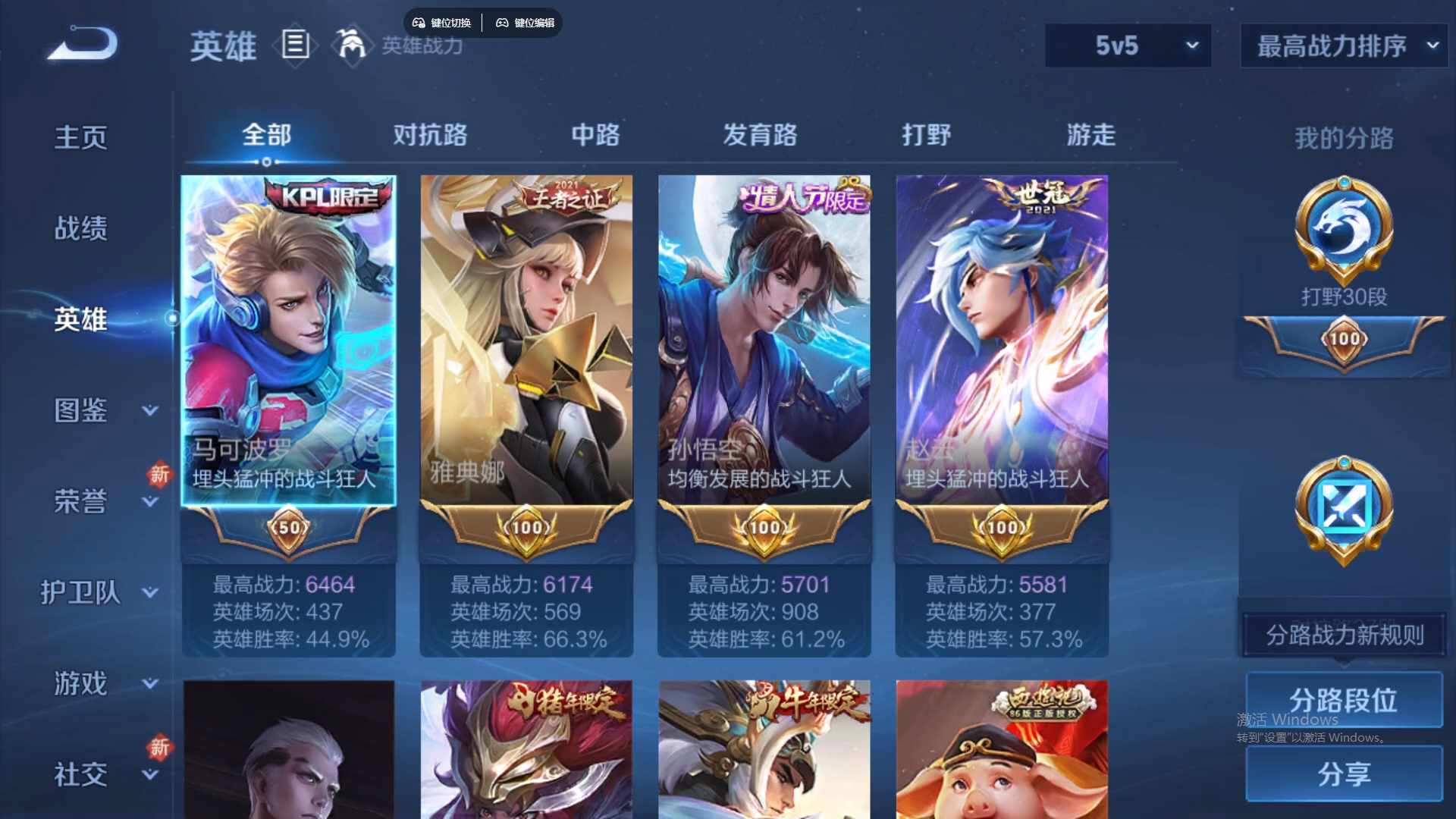This screenshot has width=1456, height=819.
Task: Open the 最高战力排序 sorting dropdown
Action: pos(1342,45)
